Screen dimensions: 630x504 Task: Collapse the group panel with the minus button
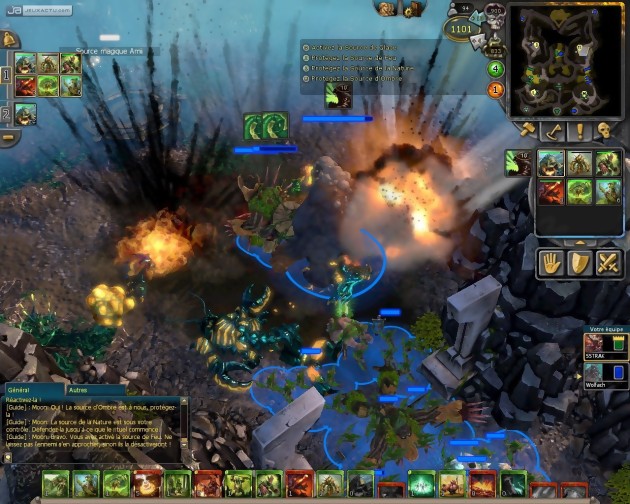click(x=8, y=138)
